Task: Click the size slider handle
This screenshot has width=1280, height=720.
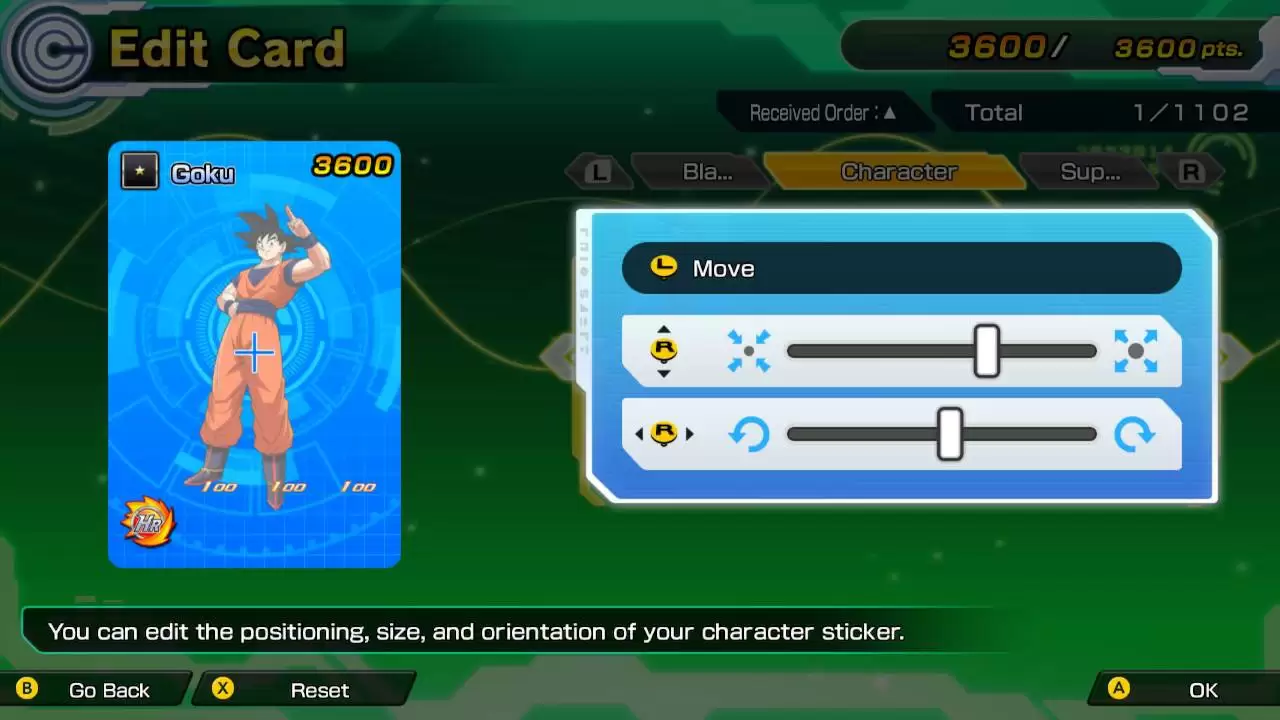Action: 986,351
